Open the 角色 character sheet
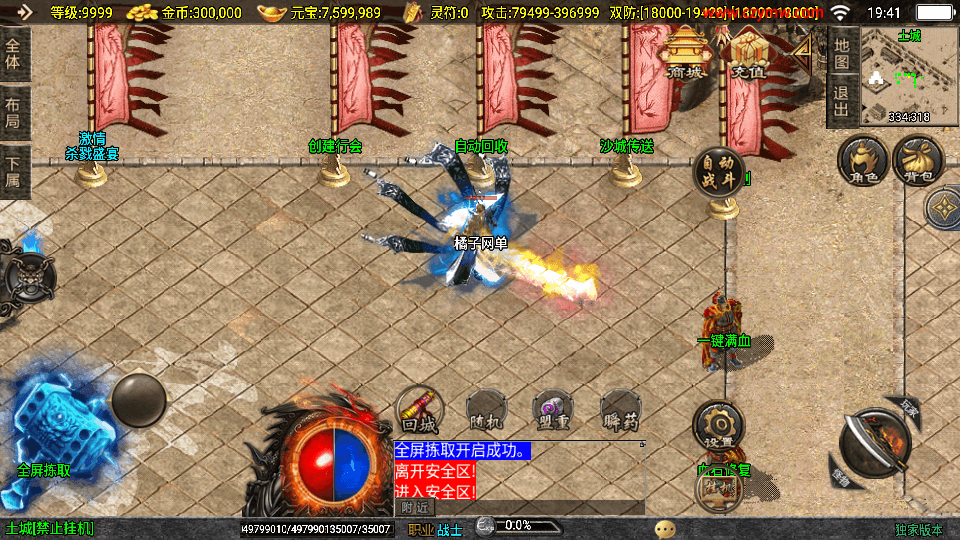This screenshot has width=960, height=540. click(863, 162)
